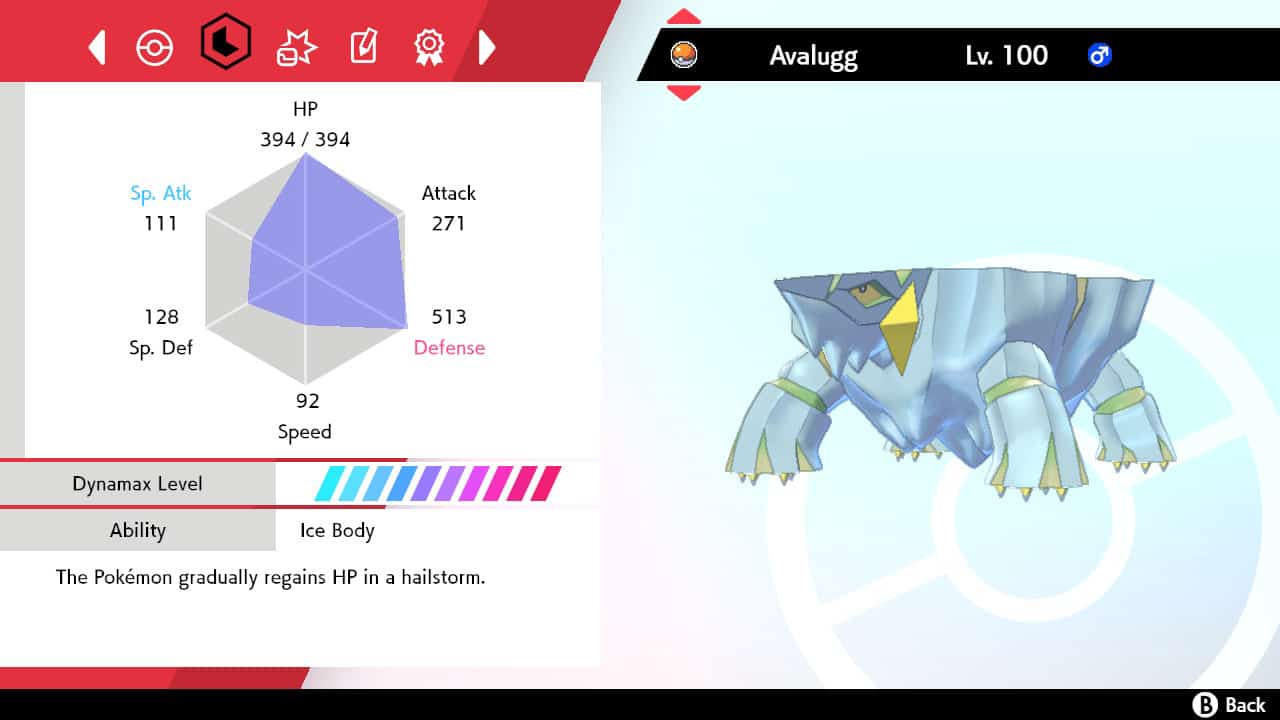Click the male gender symbol
Screen dimensions: 1280x720
pos(1100,56)
